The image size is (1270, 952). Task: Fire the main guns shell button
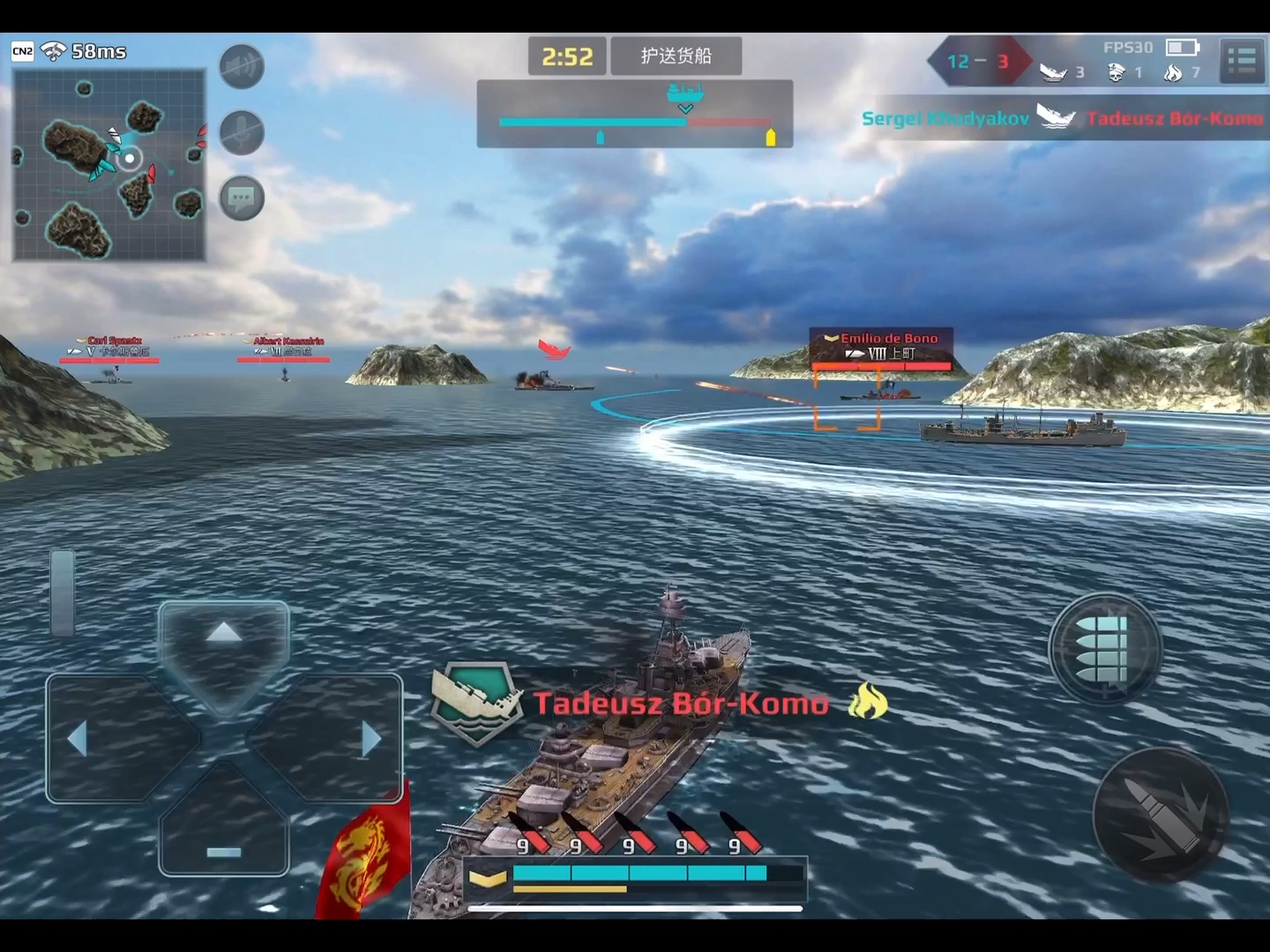point(1161,815)
